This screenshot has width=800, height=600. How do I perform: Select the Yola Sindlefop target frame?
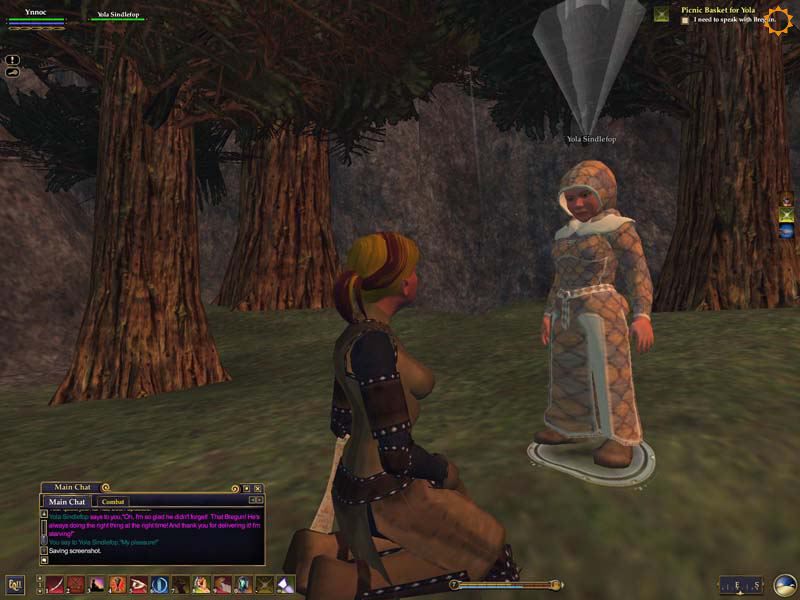[118, 16]
